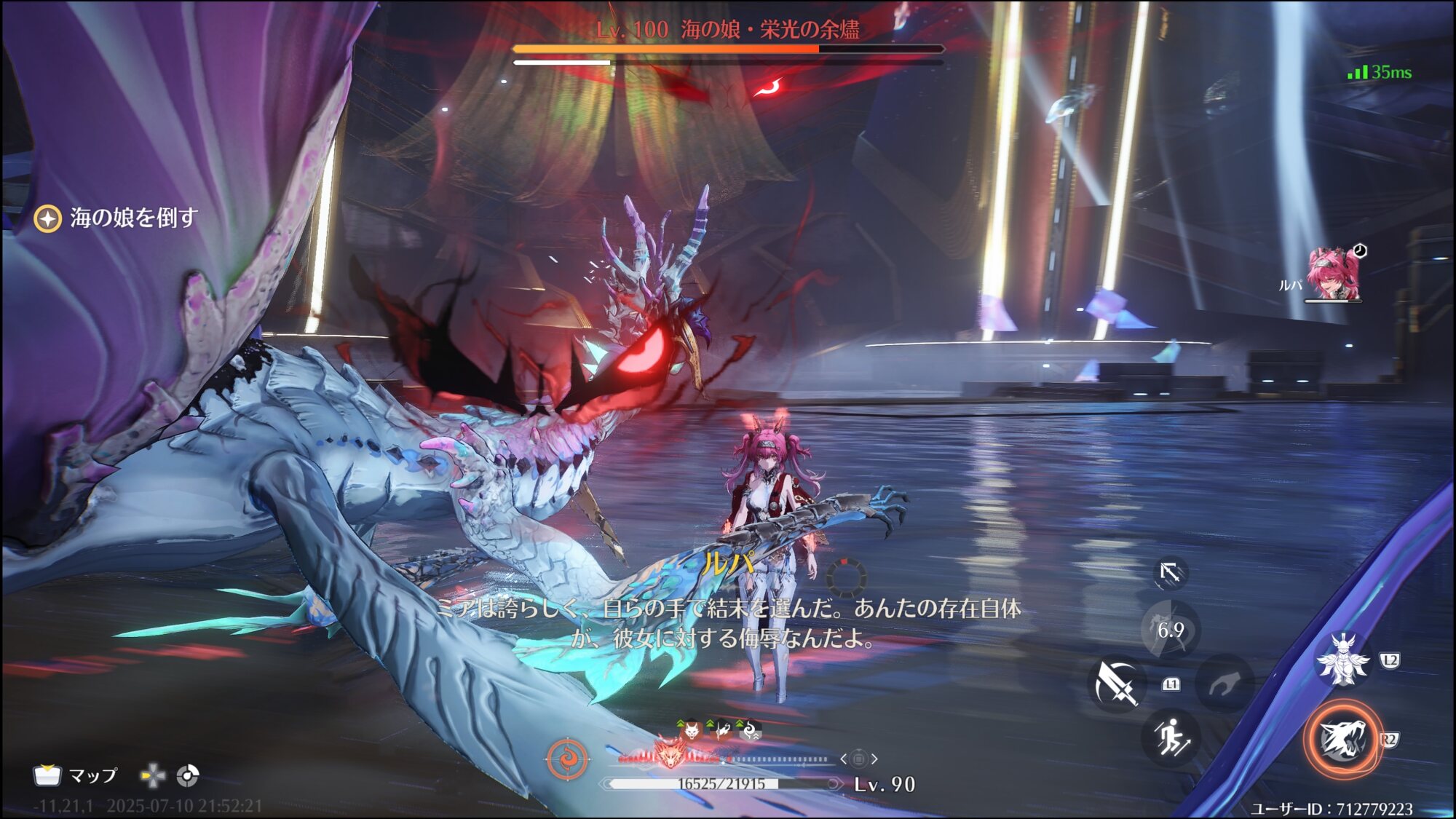Tap the diagonal arrow lock-on button
Screen dimensions: 1456x819
tap(1170, 573)
